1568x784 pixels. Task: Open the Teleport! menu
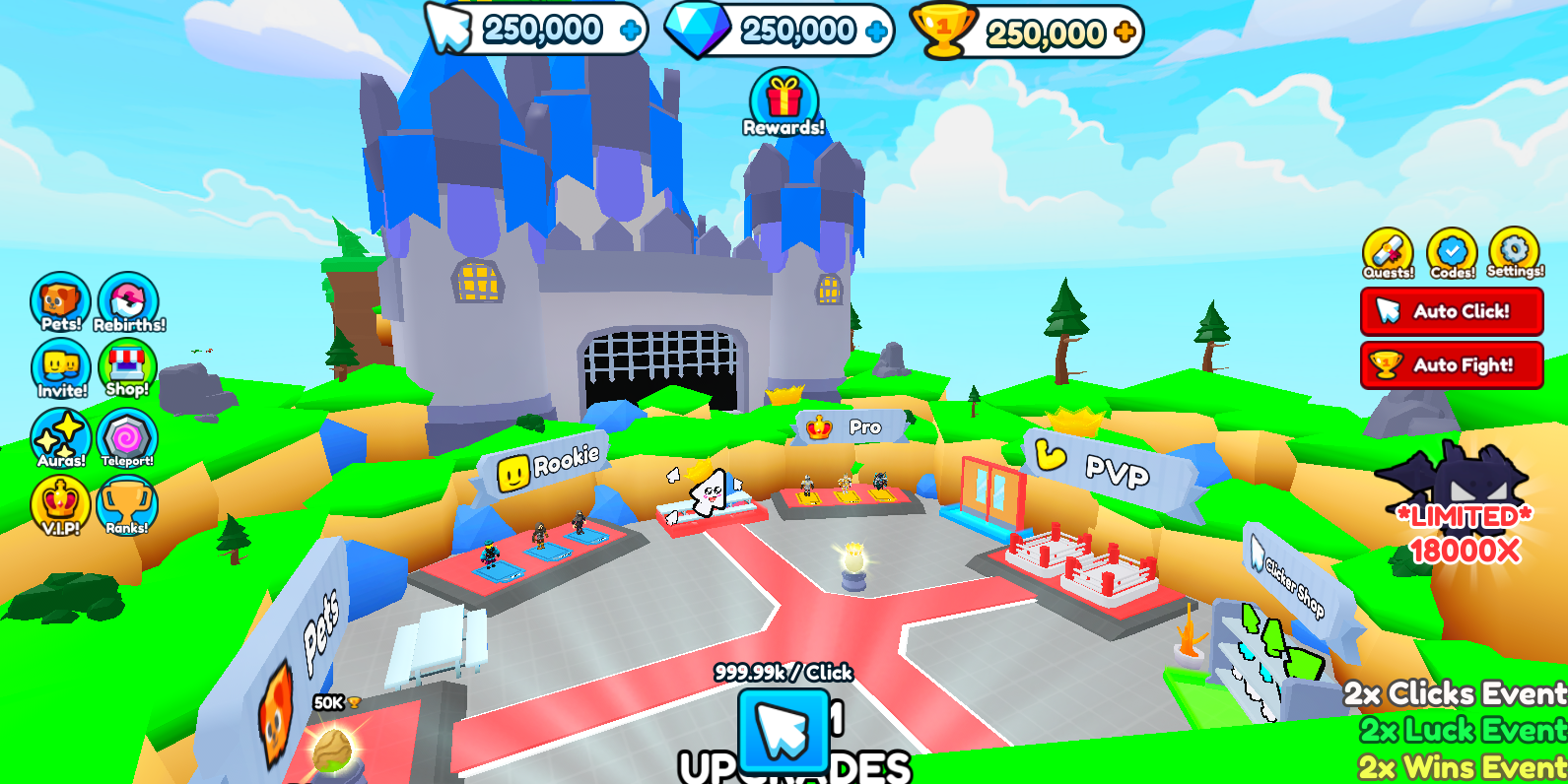point(128,433)
